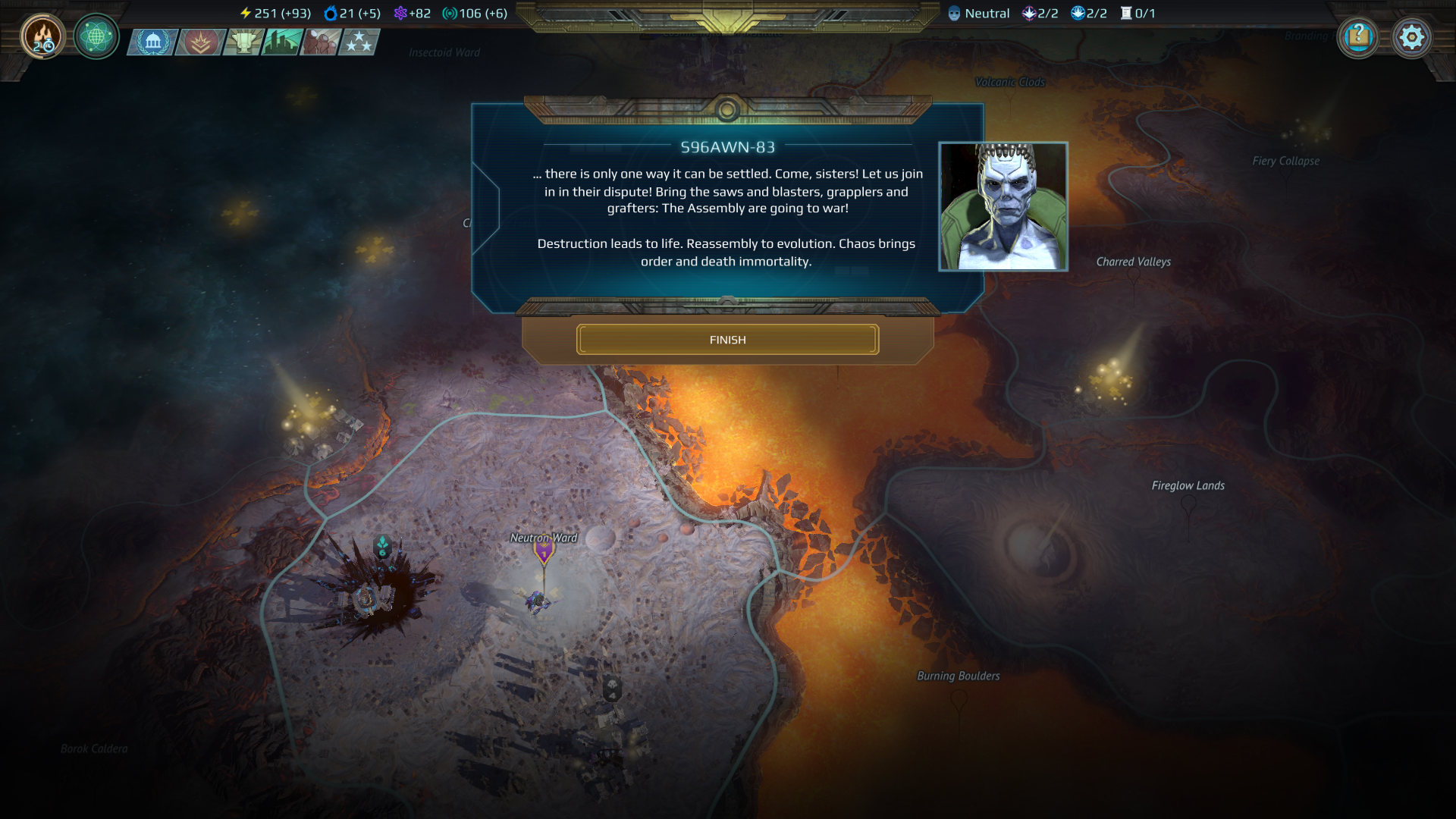Open the empire government panel icon
1456x819 pixels.
coord(153,42)
